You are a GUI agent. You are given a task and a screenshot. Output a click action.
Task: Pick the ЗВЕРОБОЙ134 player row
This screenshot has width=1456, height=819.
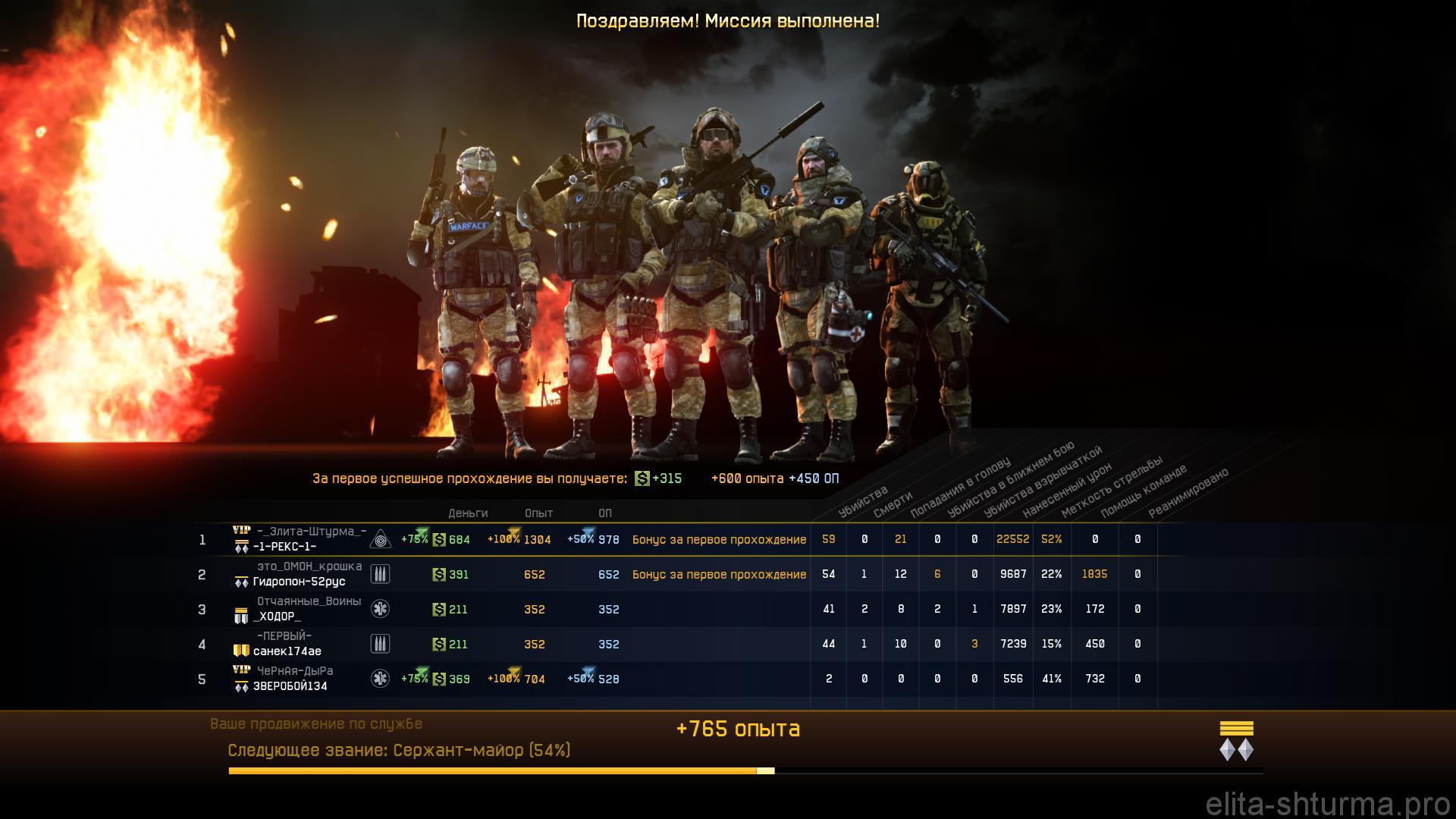tap(290, 686)
